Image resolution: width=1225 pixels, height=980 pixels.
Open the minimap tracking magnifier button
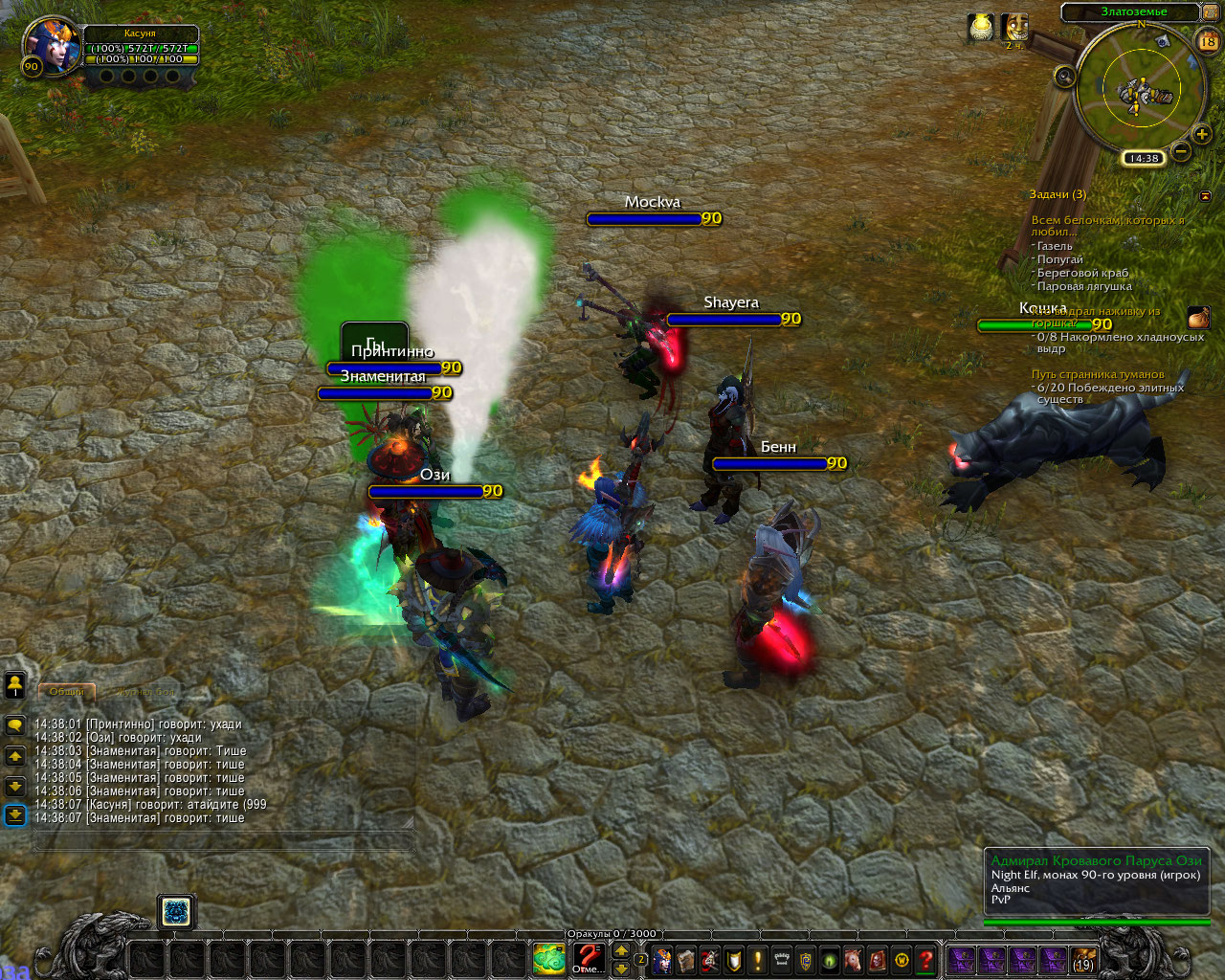click(x=1064, y=76)
